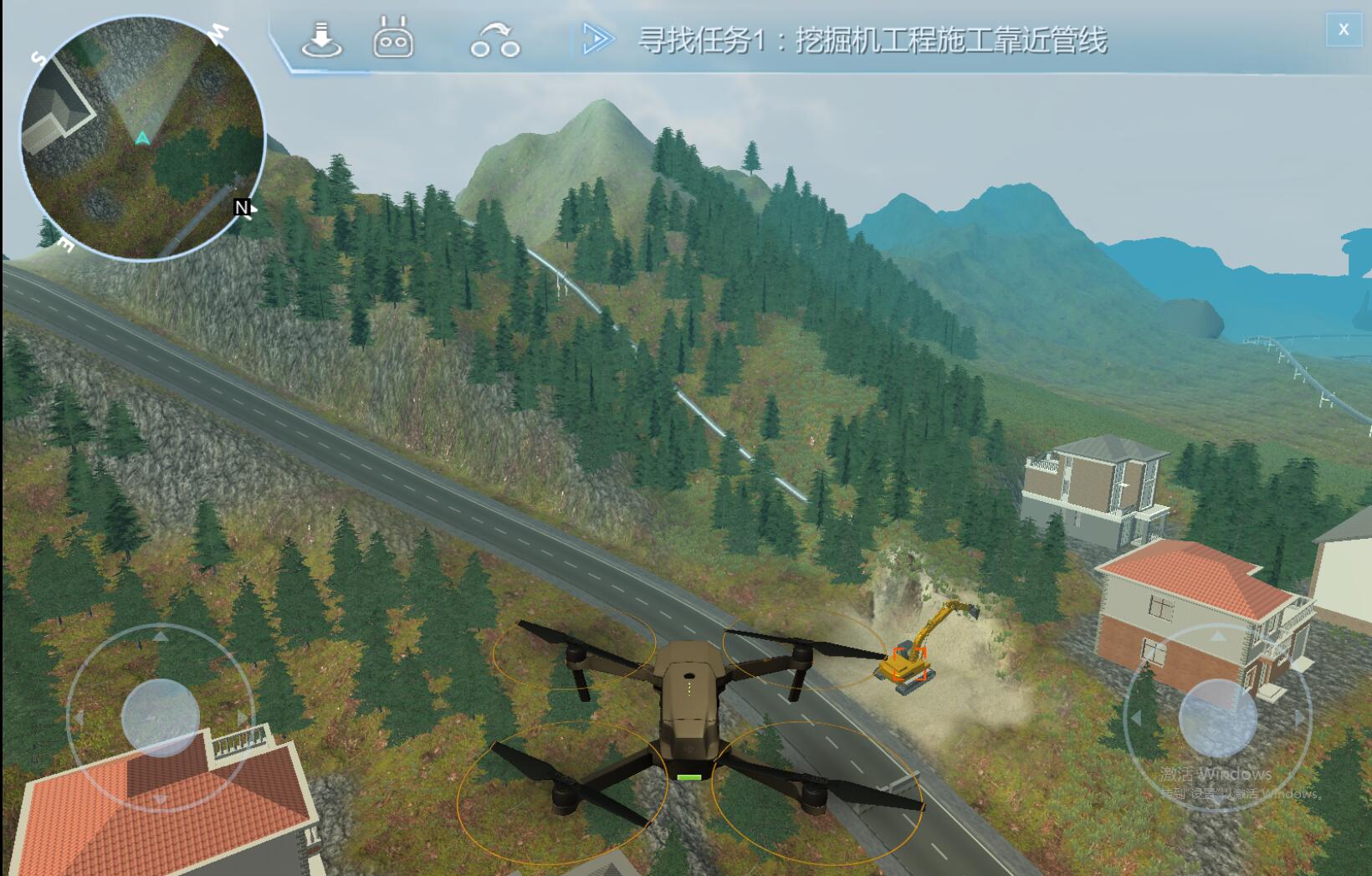Select the orange-bracketed excavator target marker
Image resolution: width=1372 pixels, height=876 pixels.
[x=909, y=664]
